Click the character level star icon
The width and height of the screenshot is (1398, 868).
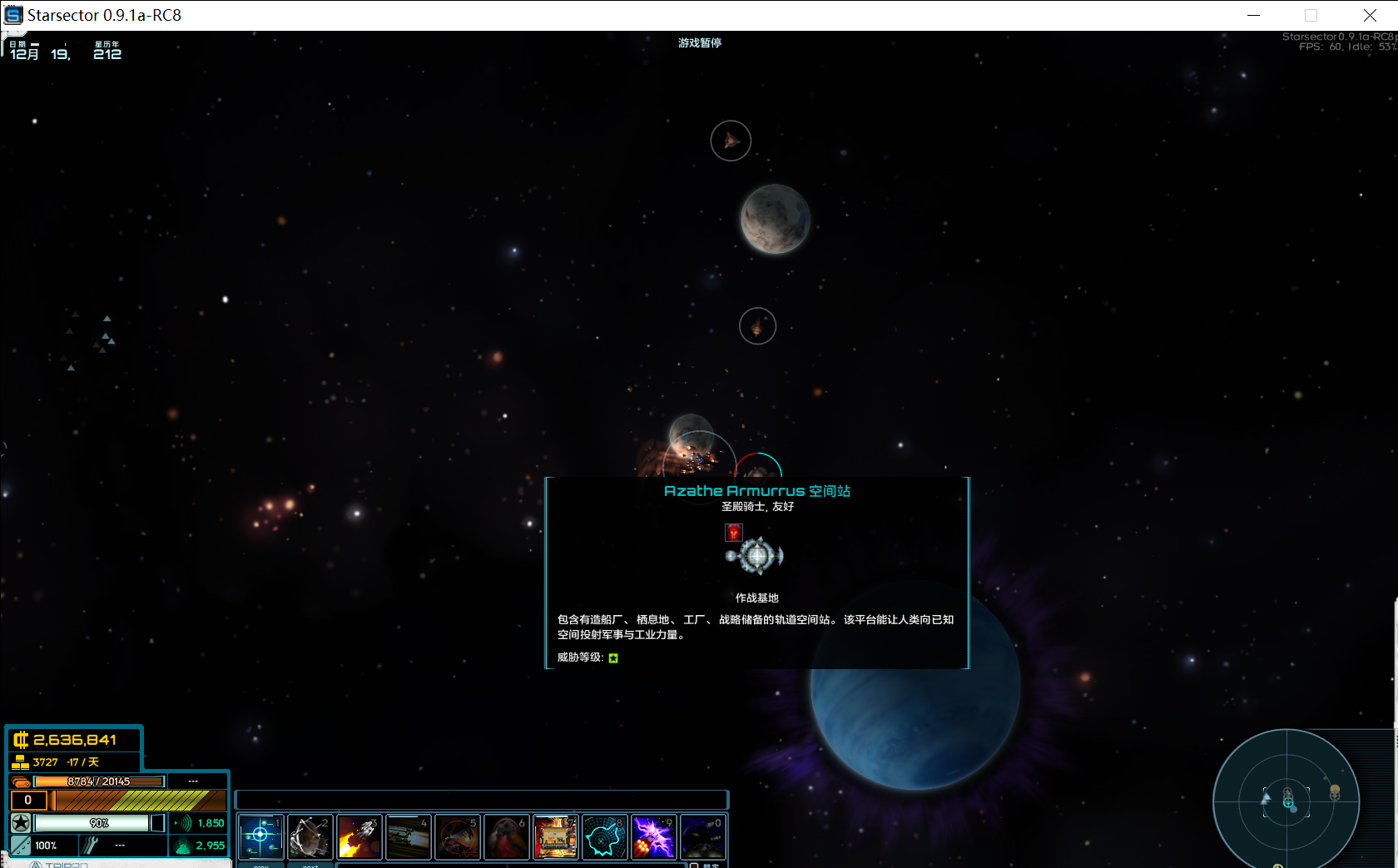coord(19,822)
